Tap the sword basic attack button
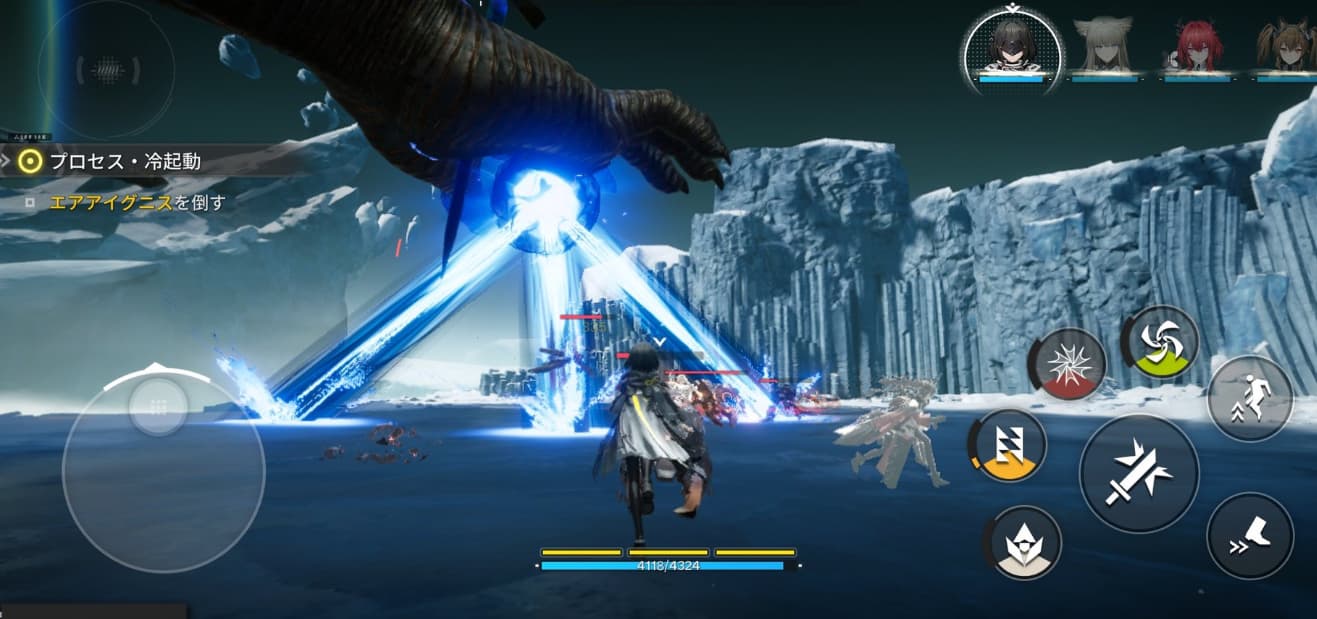This screenshot has height=619, width=1317. tap(1139, 473)
